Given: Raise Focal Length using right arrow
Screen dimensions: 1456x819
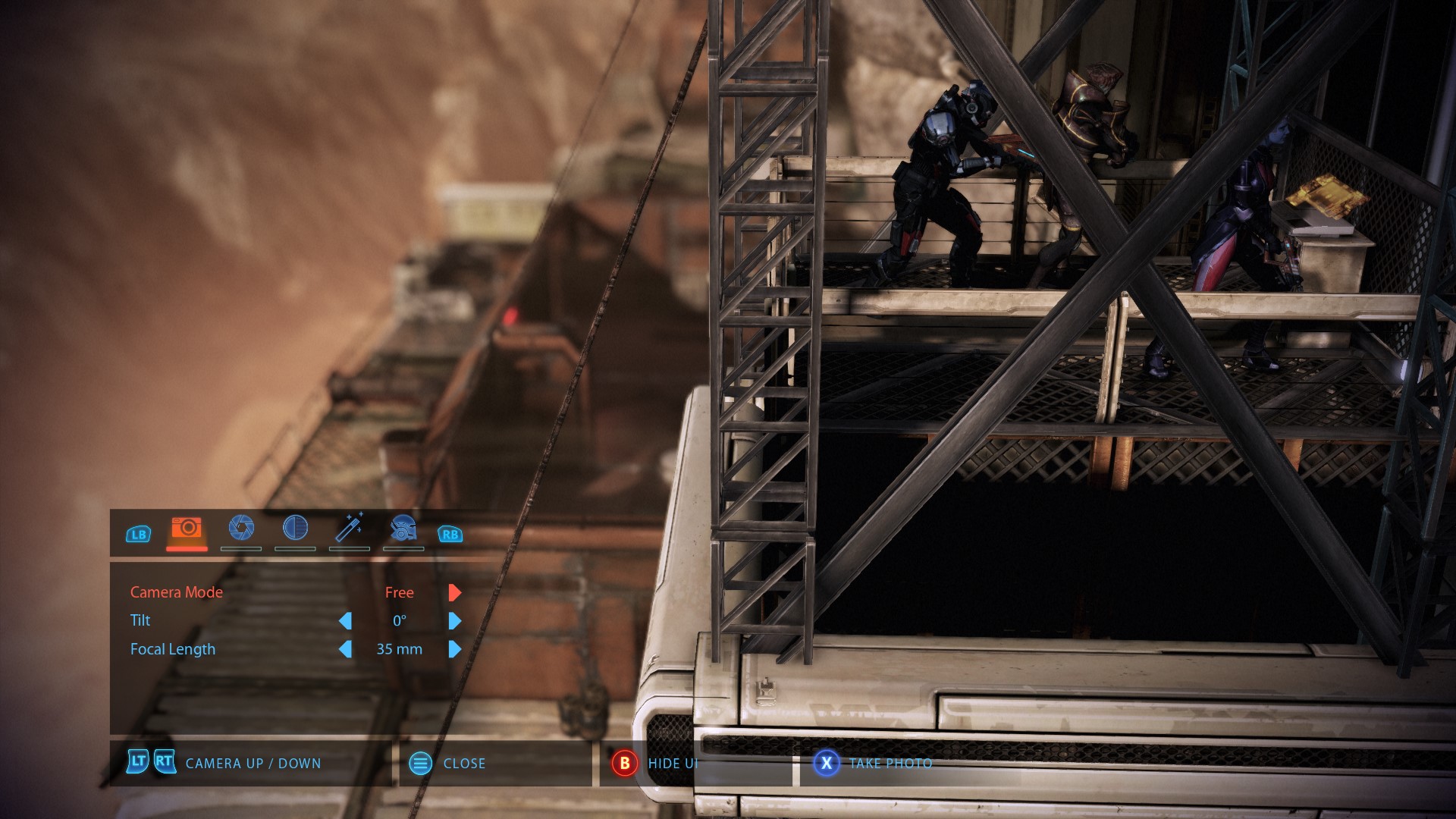Looking at the screenshot, I should [454, 649].
